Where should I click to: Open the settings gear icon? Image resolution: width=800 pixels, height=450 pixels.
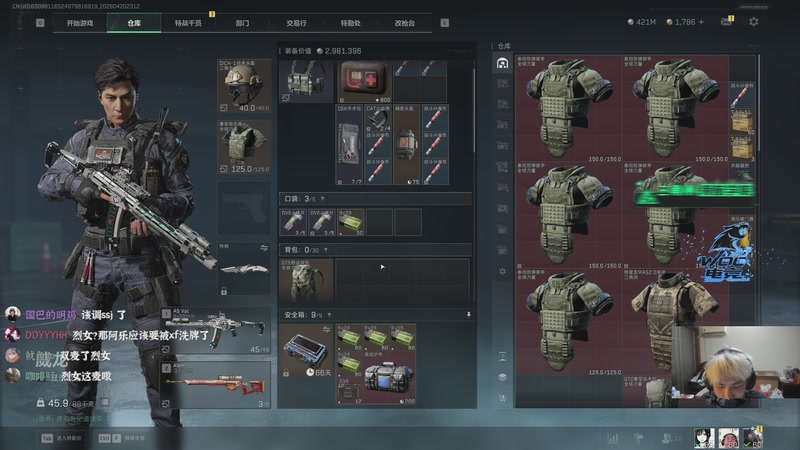[753, 22]
